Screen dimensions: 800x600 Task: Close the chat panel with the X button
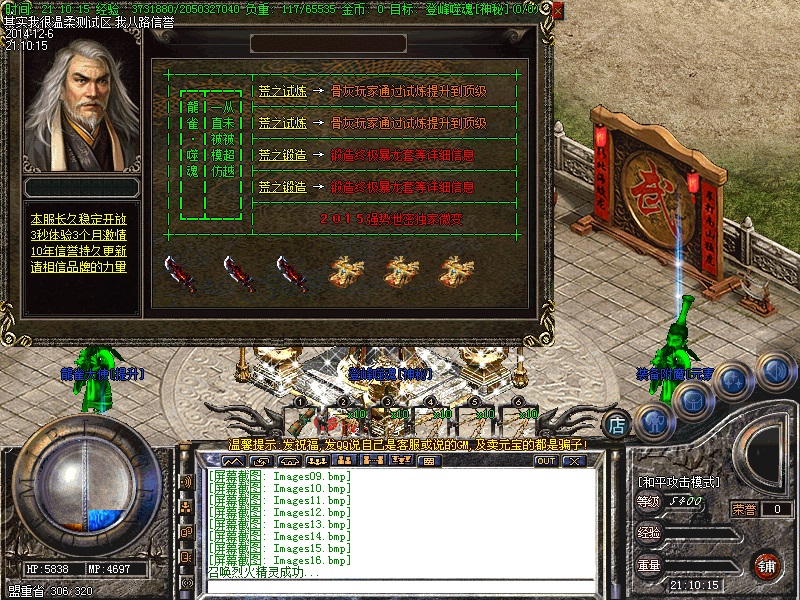coord(573,461)
